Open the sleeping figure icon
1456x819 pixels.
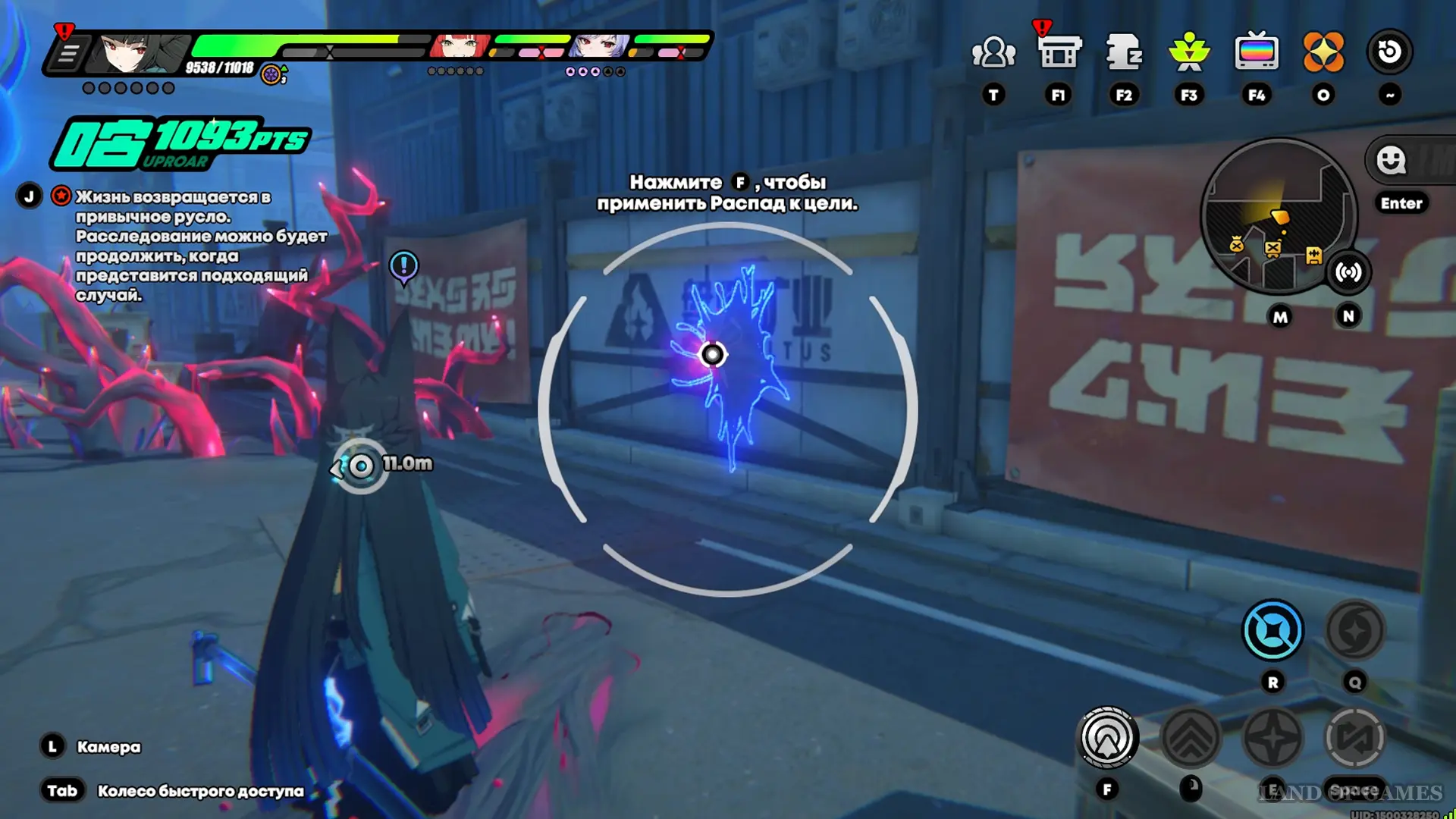pyautogui.click(x=1124, y=52)
